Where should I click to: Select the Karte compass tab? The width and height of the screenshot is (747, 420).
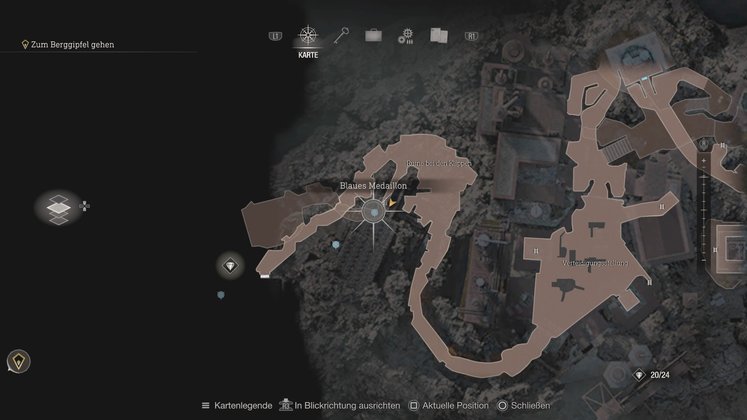click(x=308, y=37)
